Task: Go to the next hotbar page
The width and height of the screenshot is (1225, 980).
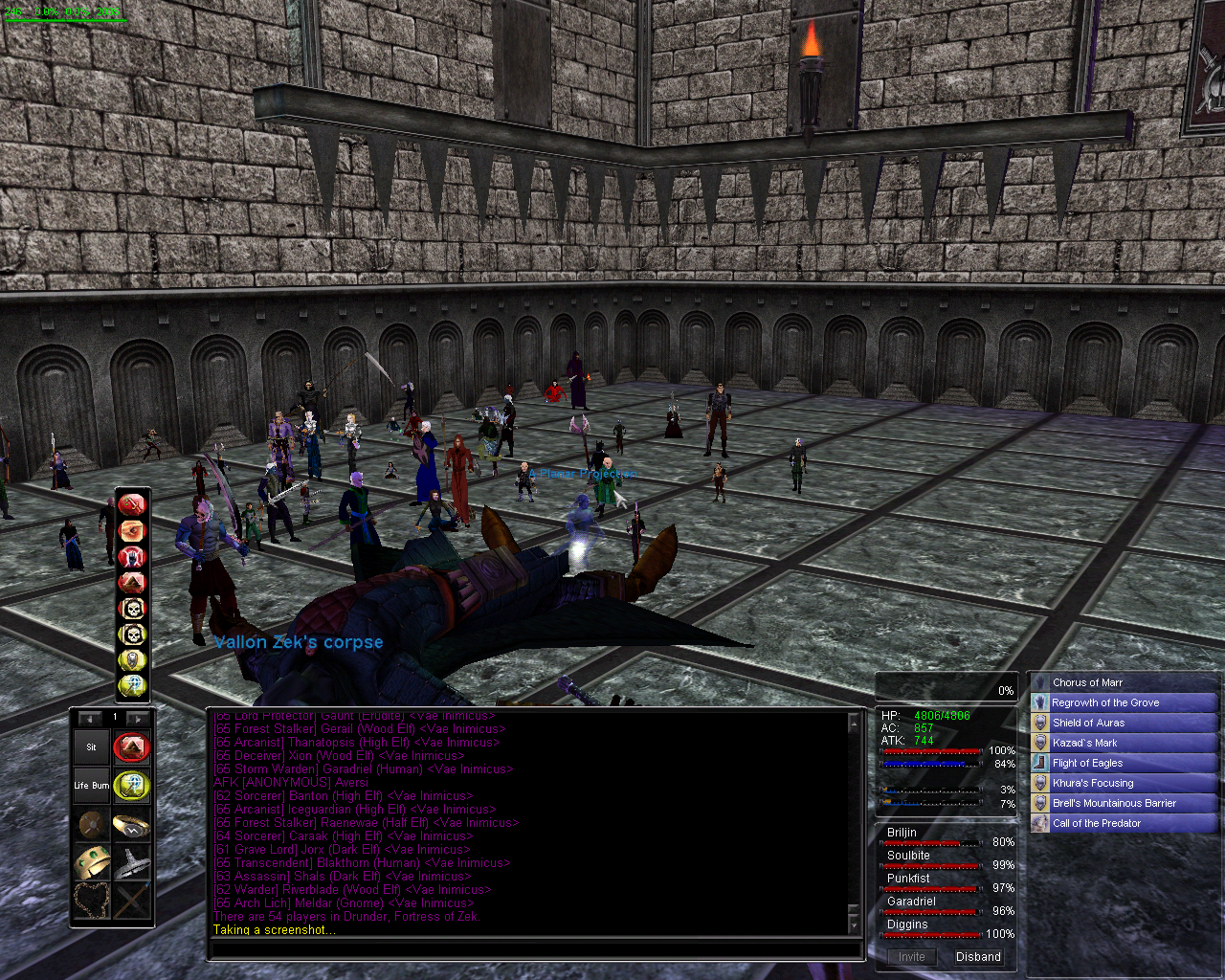Action: tap(138, 718)
